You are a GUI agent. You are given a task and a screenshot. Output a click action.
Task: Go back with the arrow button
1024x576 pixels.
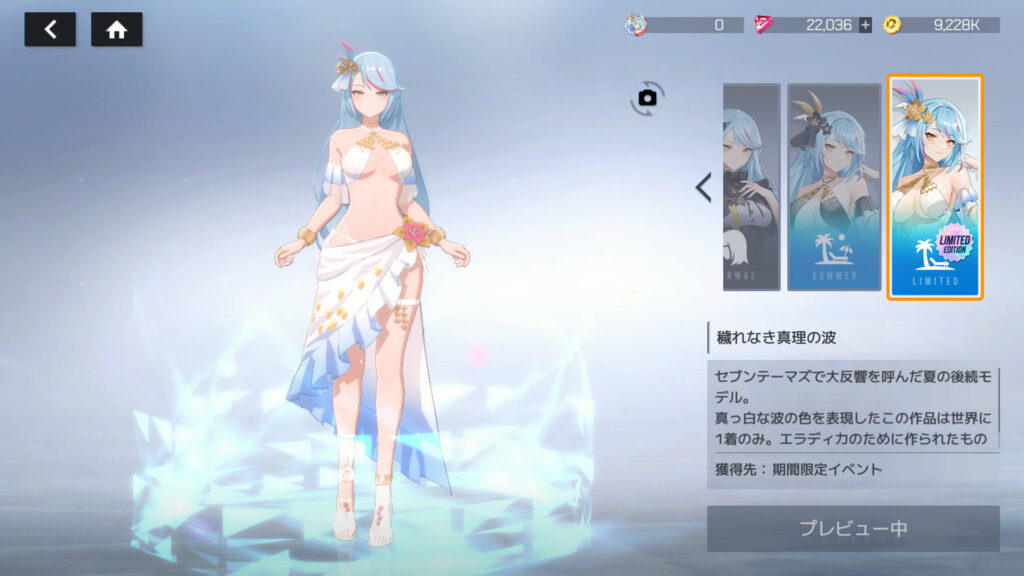point(50,30)
